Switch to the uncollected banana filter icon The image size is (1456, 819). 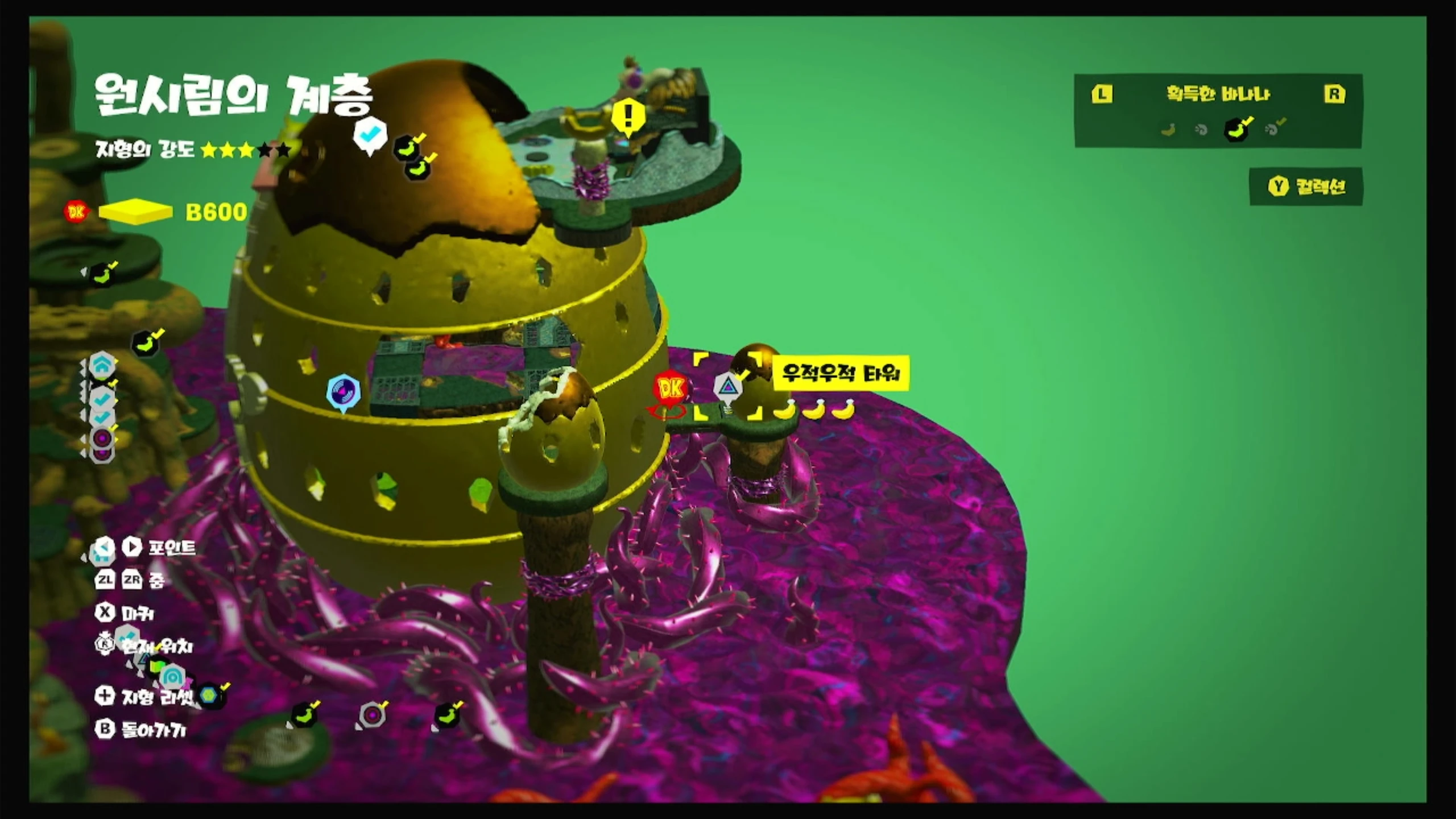coord(1168,130)
